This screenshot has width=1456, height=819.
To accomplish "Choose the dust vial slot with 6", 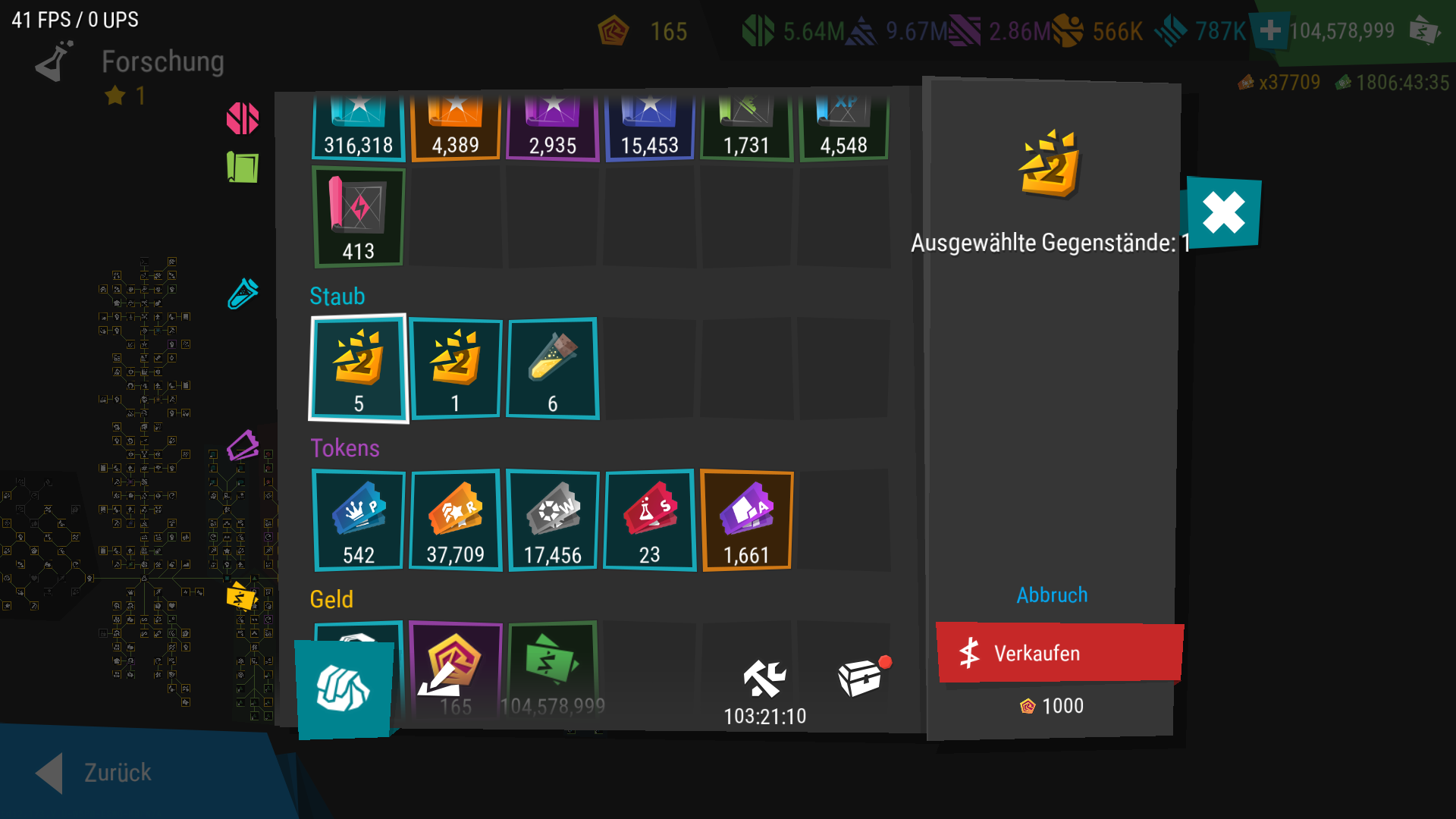I will click(x=553, y=369).
